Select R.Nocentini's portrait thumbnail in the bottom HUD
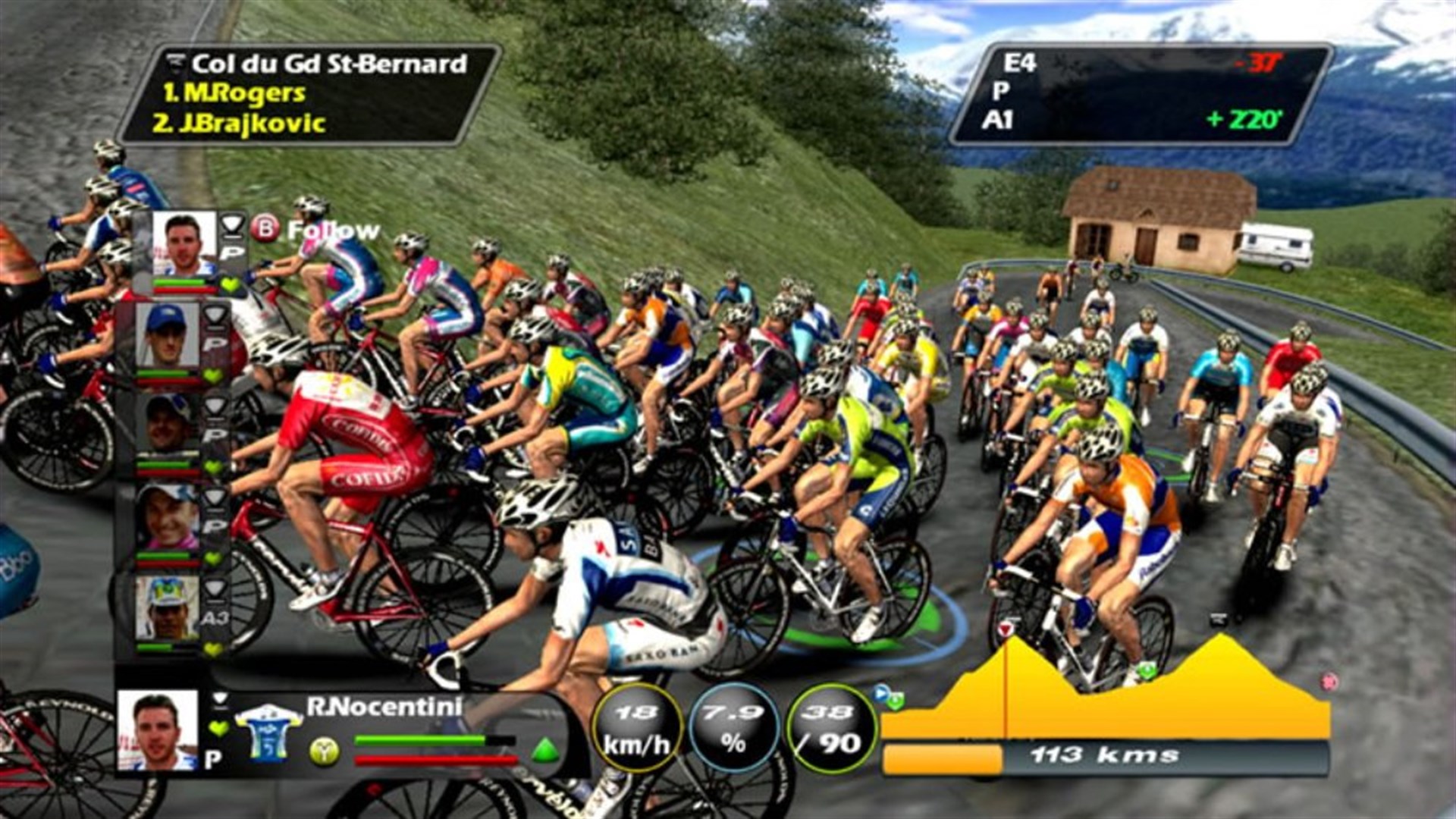Screen dimensions: 1456x819 click(x=156, y=730)
